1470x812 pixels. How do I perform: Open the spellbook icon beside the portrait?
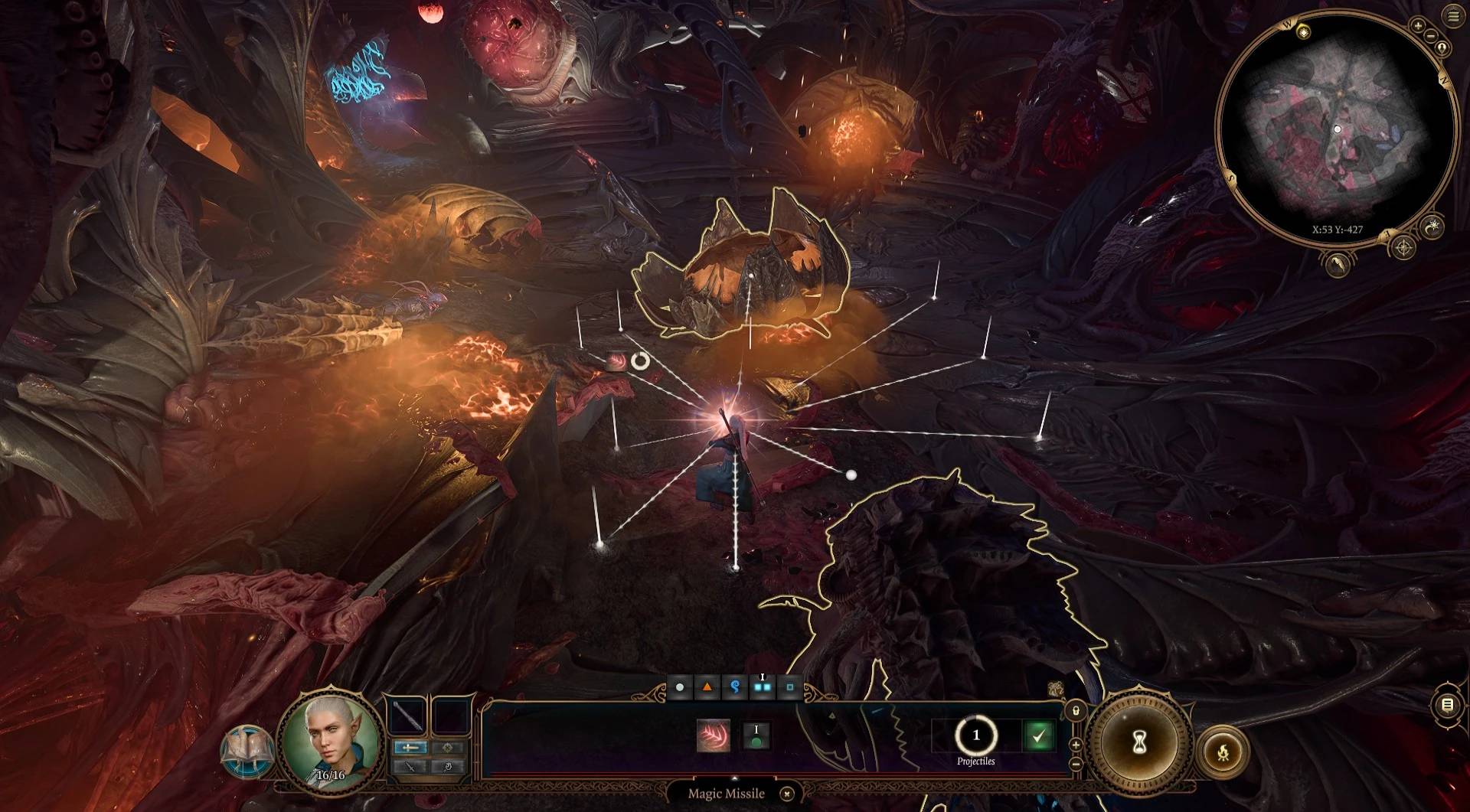click(x=247, y=751)
